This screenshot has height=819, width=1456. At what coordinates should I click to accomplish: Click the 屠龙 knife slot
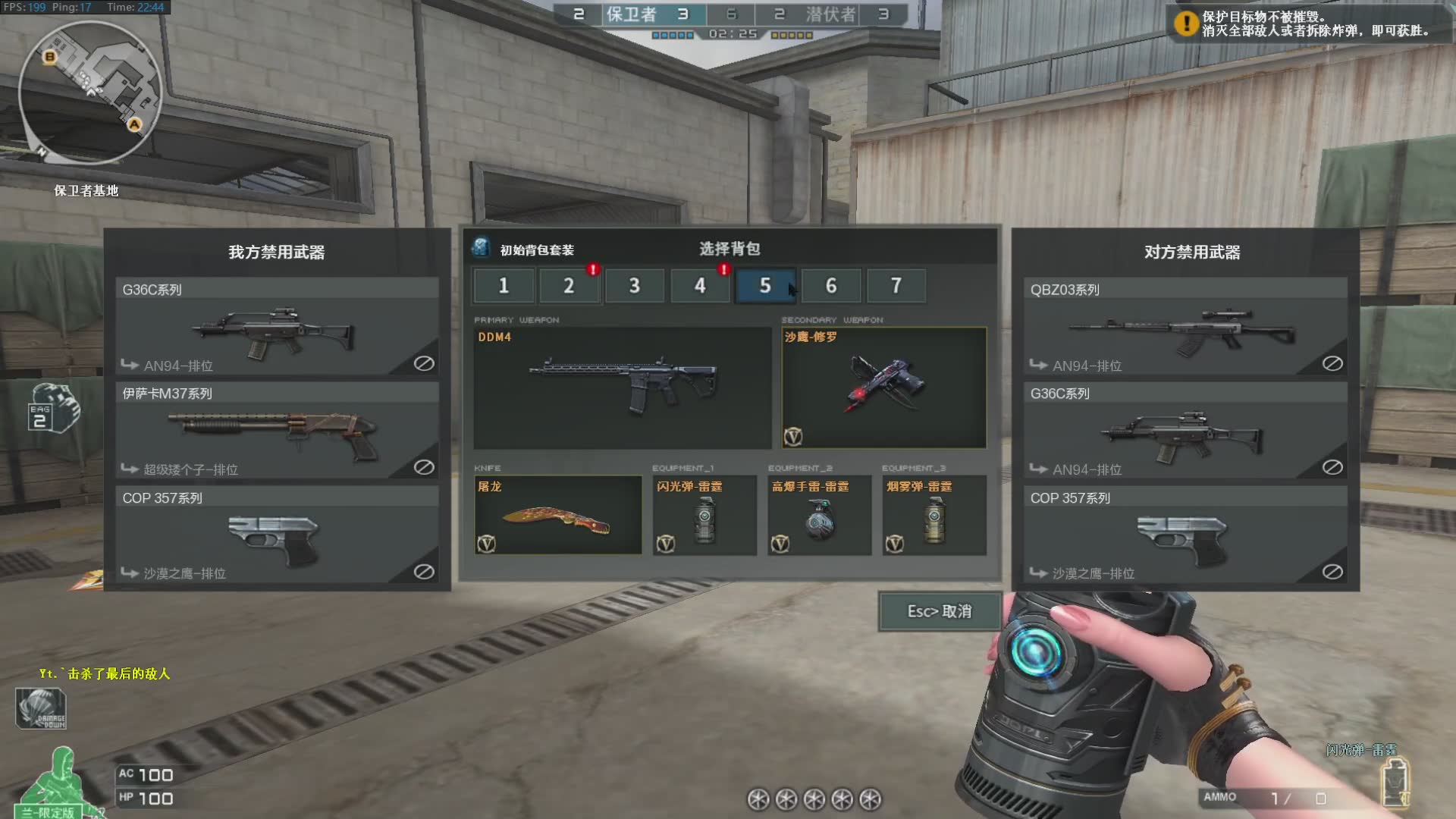click(557, 516)
